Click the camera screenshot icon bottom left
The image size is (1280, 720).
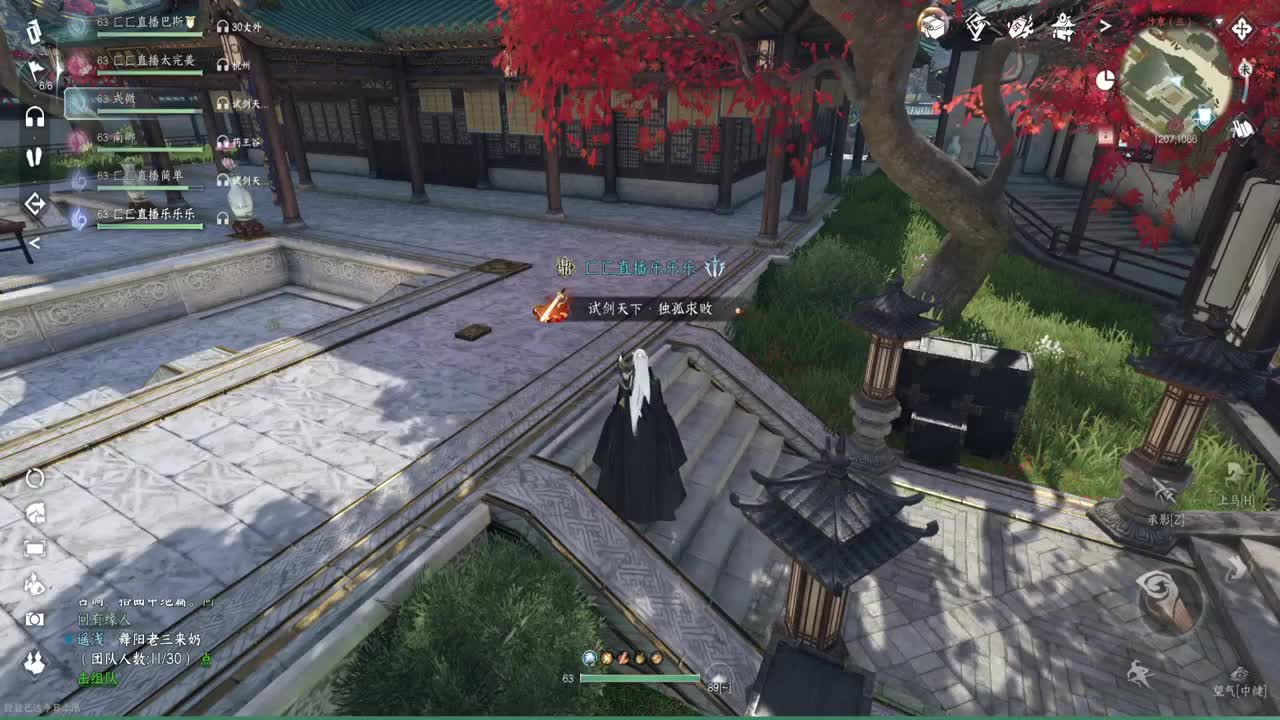[x=34, y=618]
